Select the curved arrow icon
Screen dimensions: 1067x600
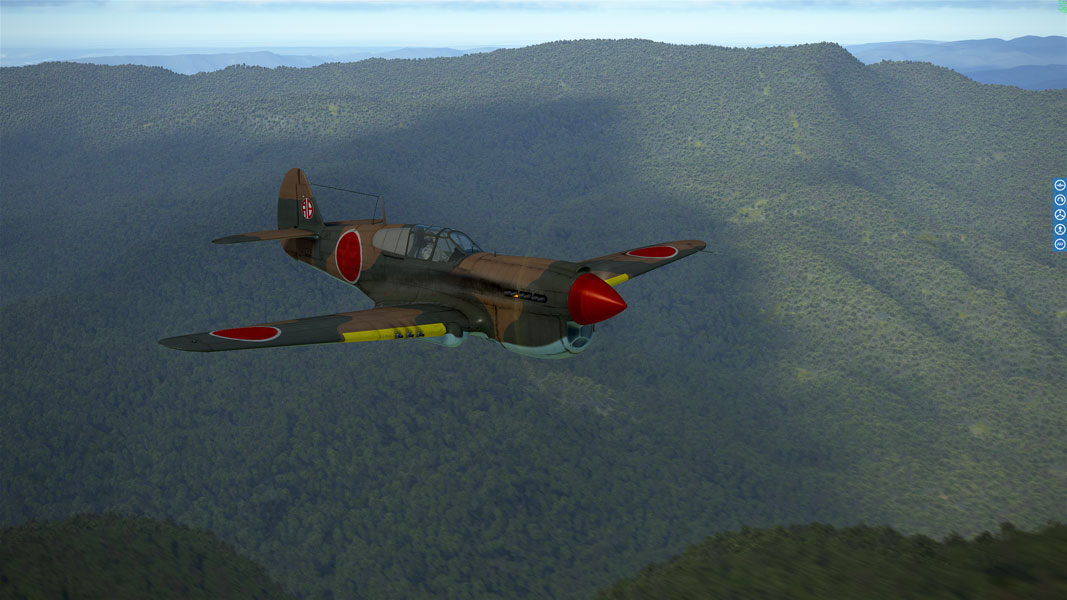point(1060,200)
